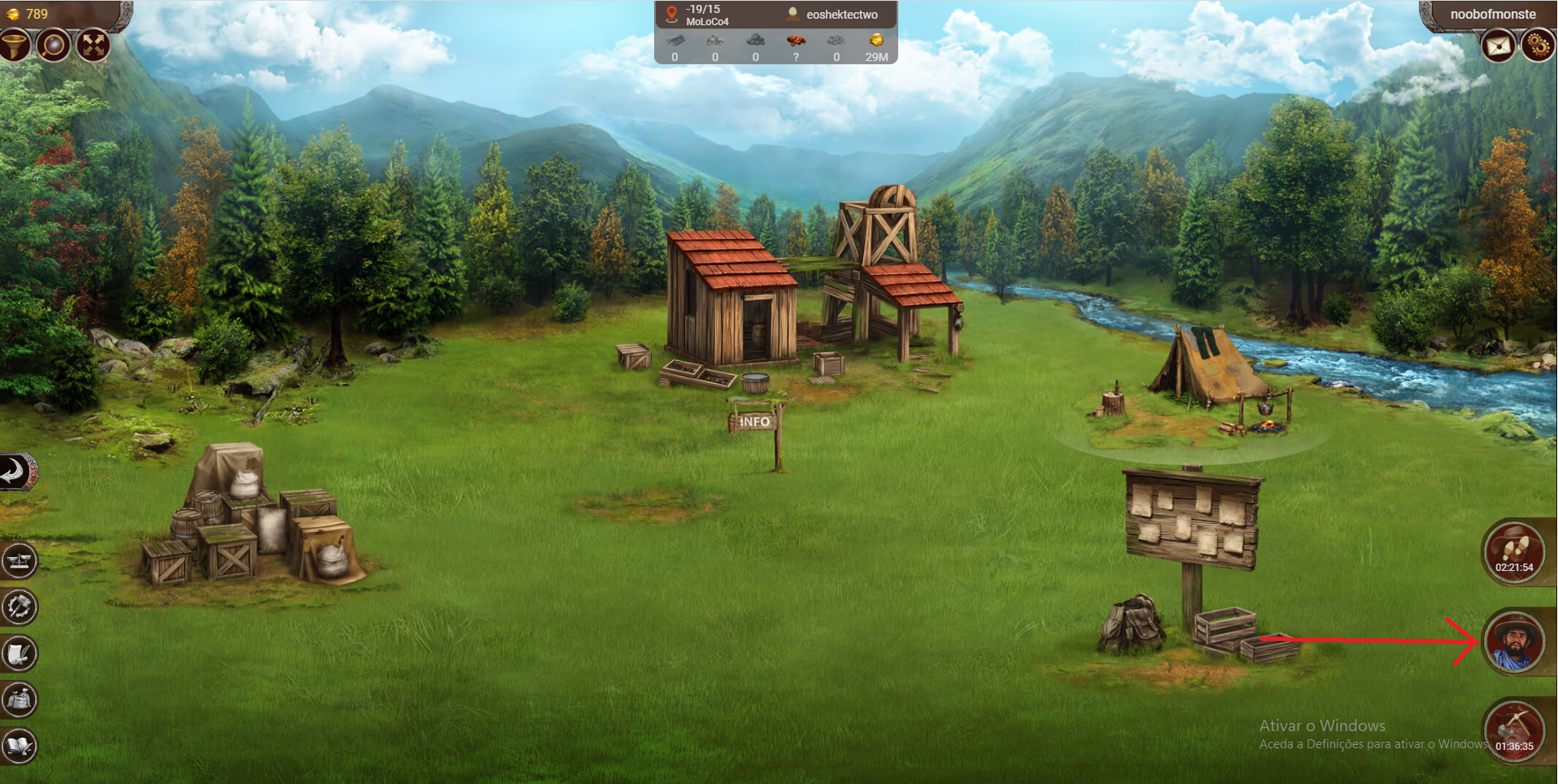The height and width of the screenshot is (784, 1558).
Task: Open the funnel filter button
Action: [15, 45]
